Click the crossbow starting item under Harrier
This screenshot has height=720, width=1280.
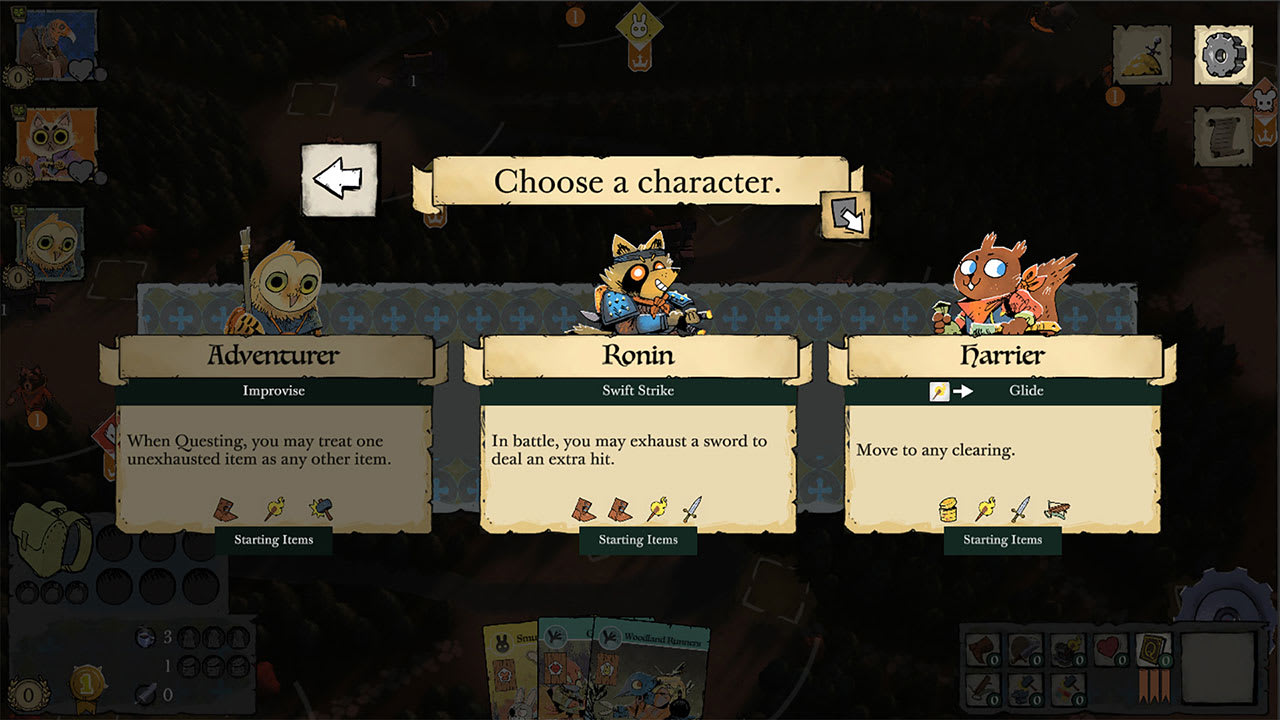[x=1058, y=510]
